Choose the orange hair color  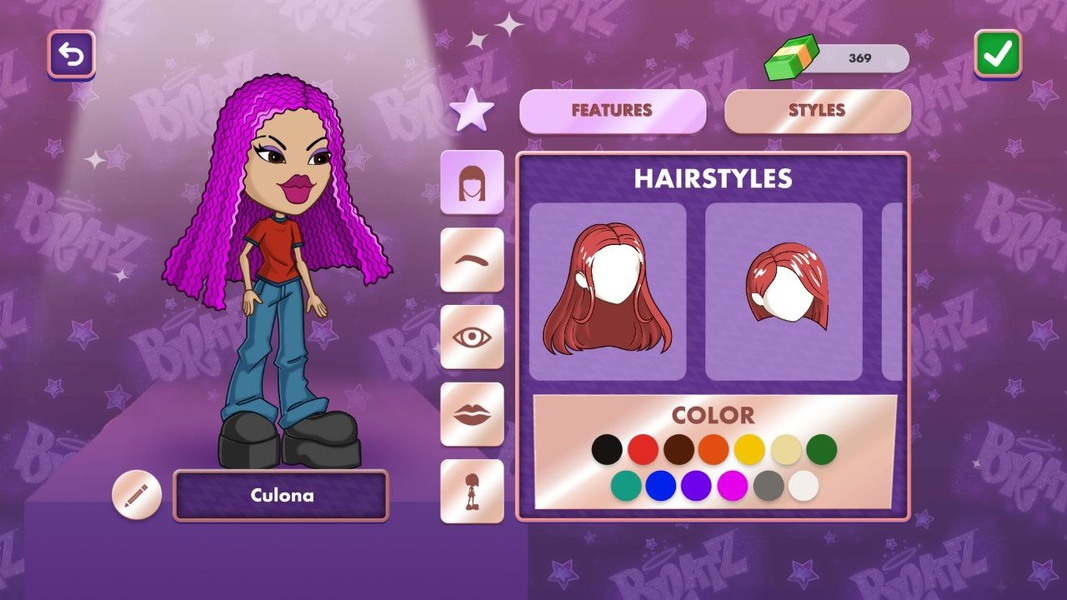[x=714, y=450]
